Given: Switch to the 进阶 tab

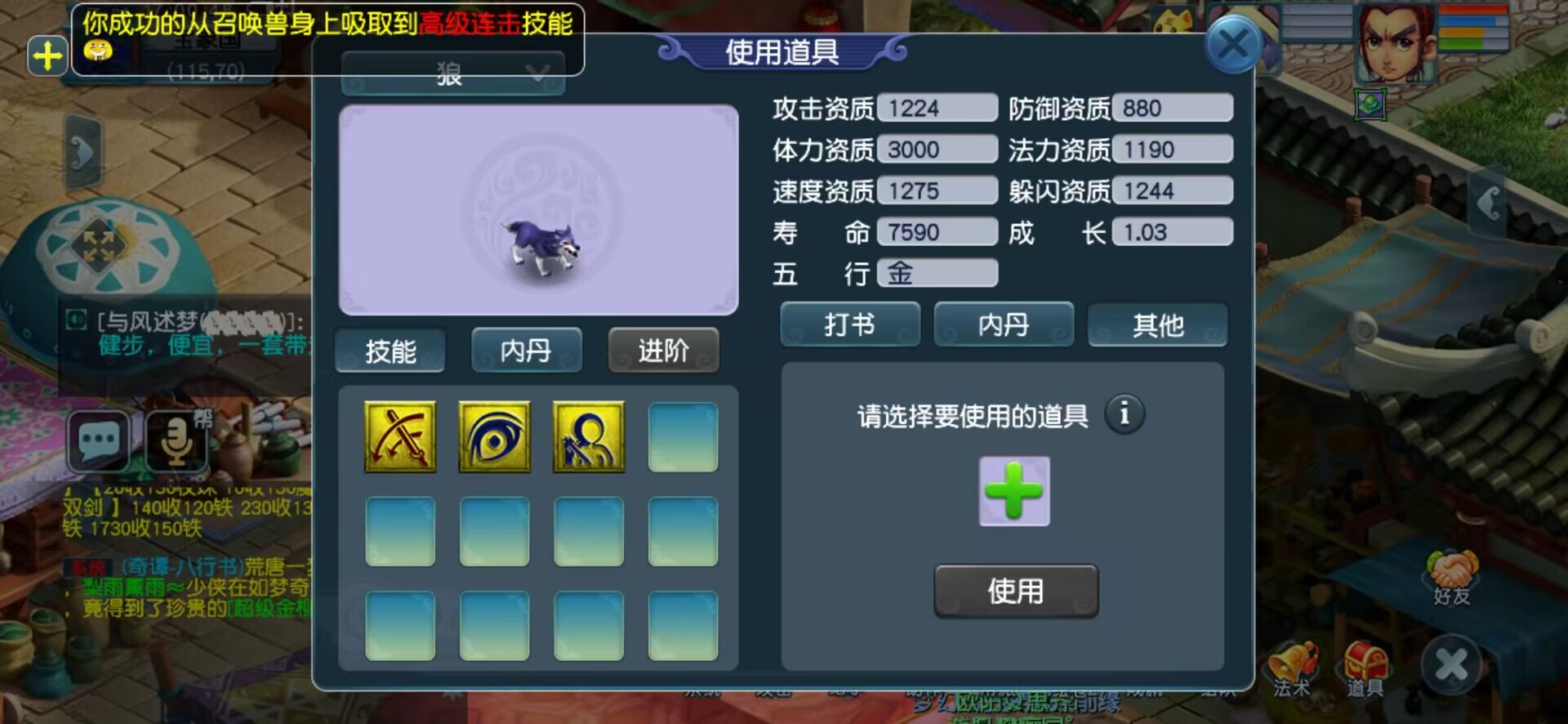Looking at the screenshot, I should (663, 350).
